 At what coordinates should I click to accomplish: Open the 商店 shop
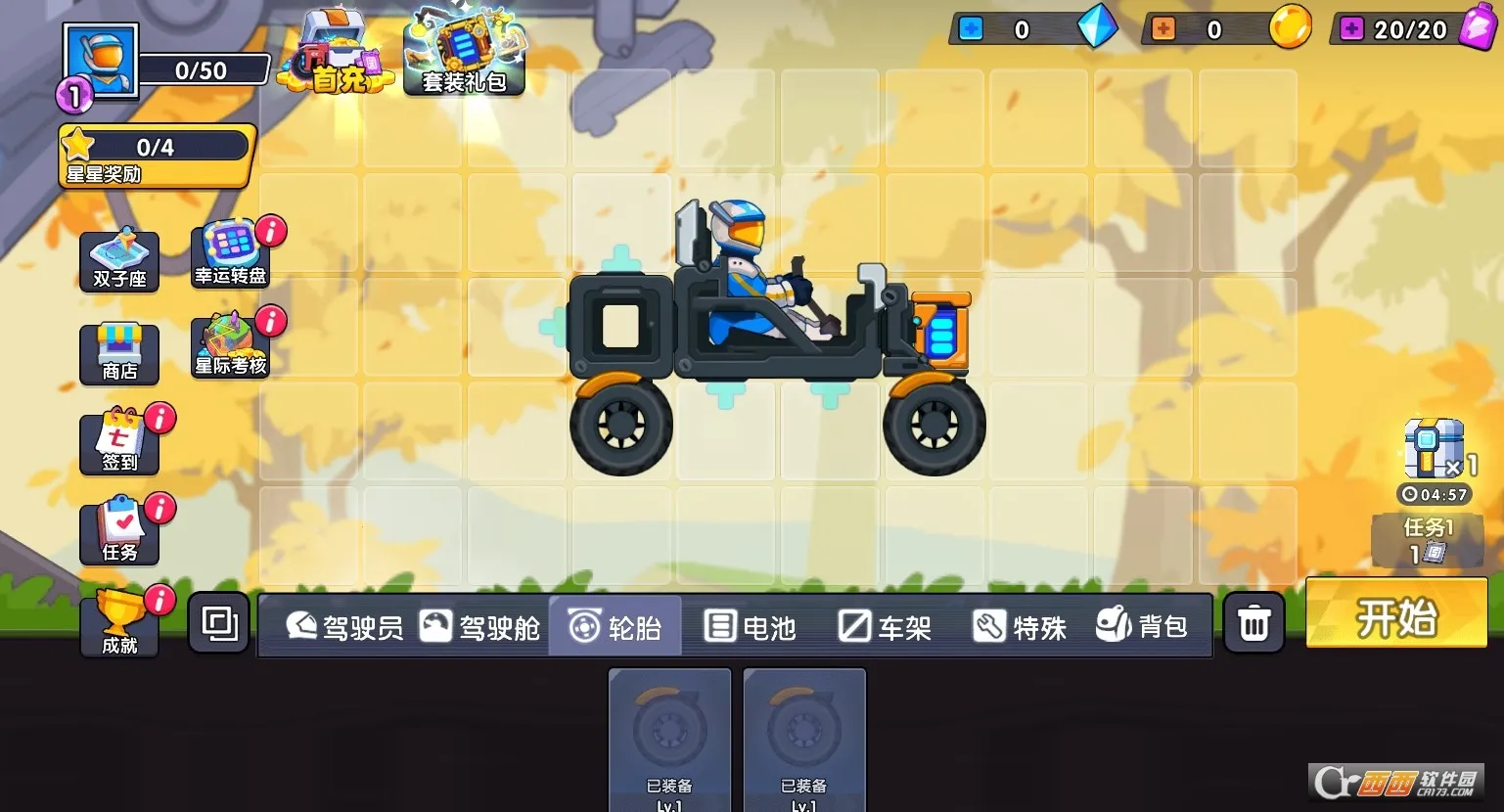[117, 352]
